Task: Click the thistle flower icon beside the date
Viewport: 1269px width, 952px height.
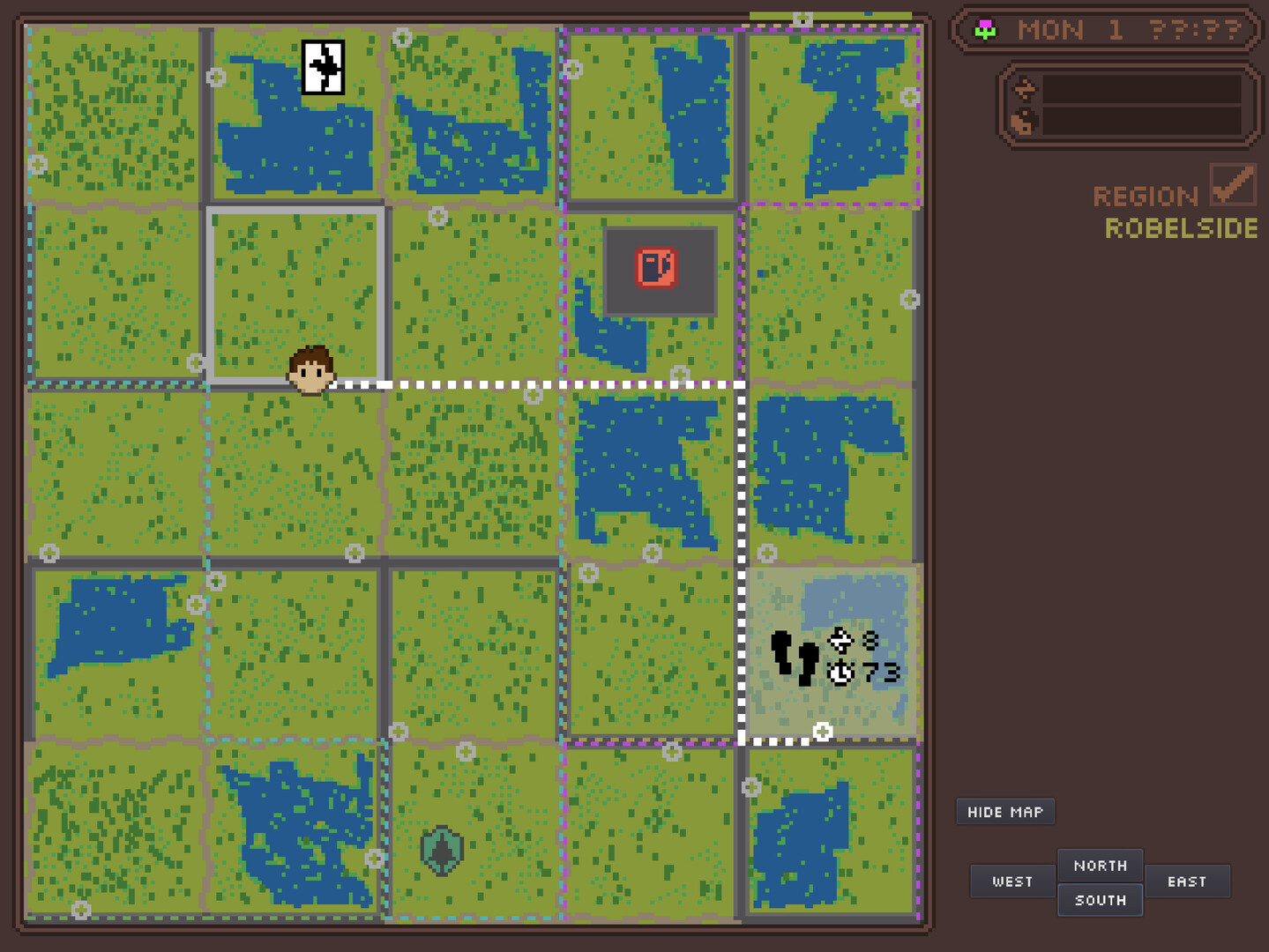Action: coord(985,29)
